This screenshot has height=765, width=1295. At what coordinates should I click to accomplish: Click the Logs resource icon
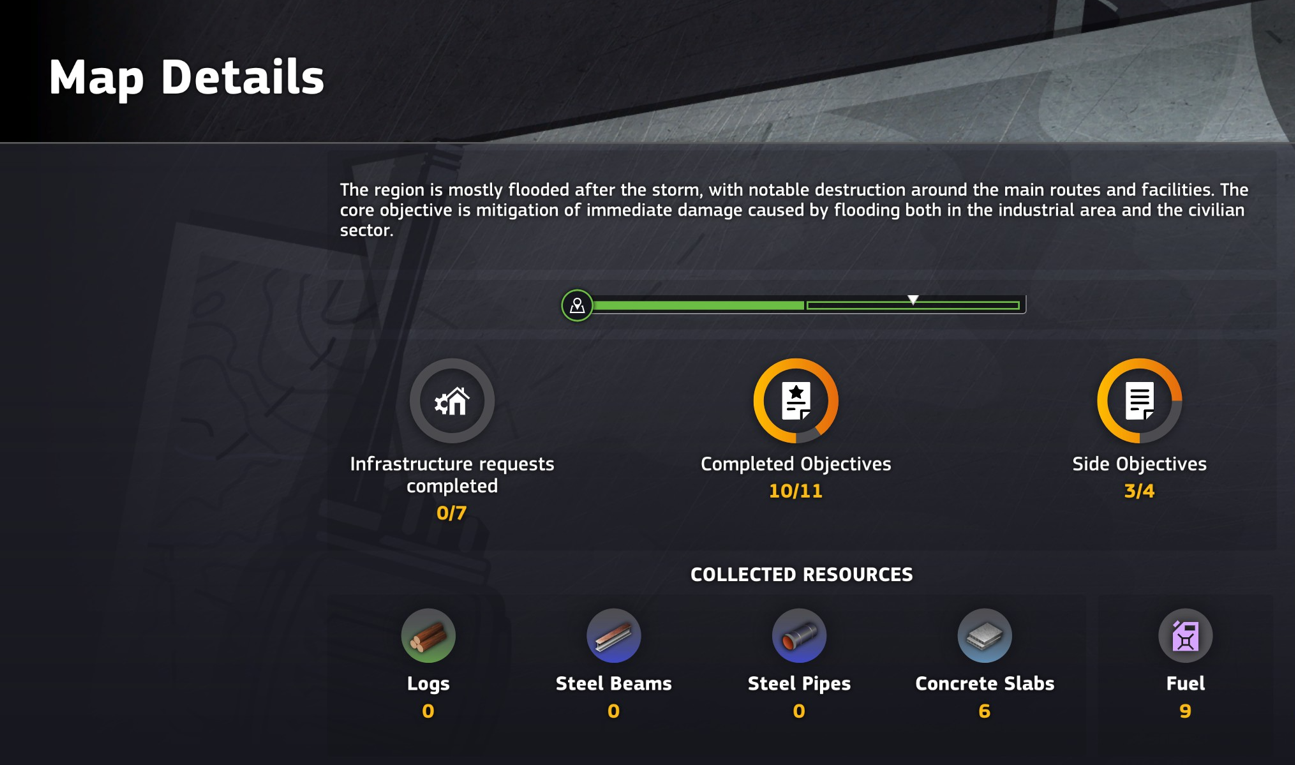point(428,635)
